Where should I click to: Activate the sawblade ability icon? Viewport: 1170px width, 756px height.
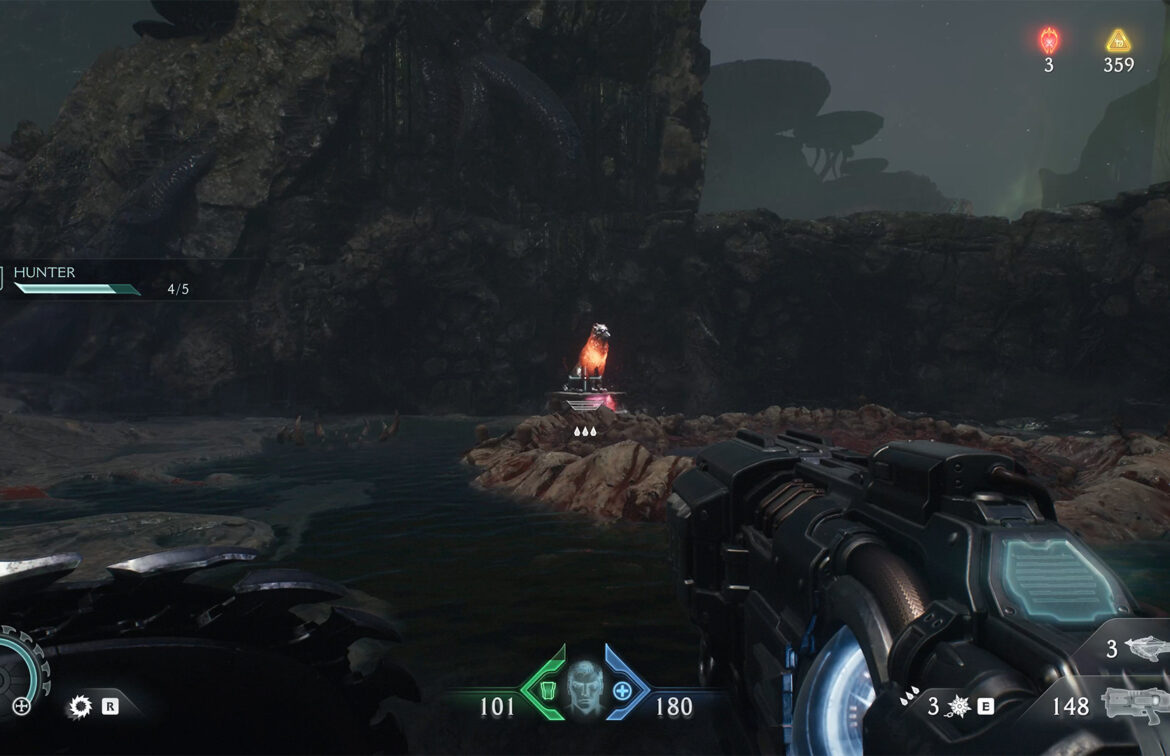[80, 706]
